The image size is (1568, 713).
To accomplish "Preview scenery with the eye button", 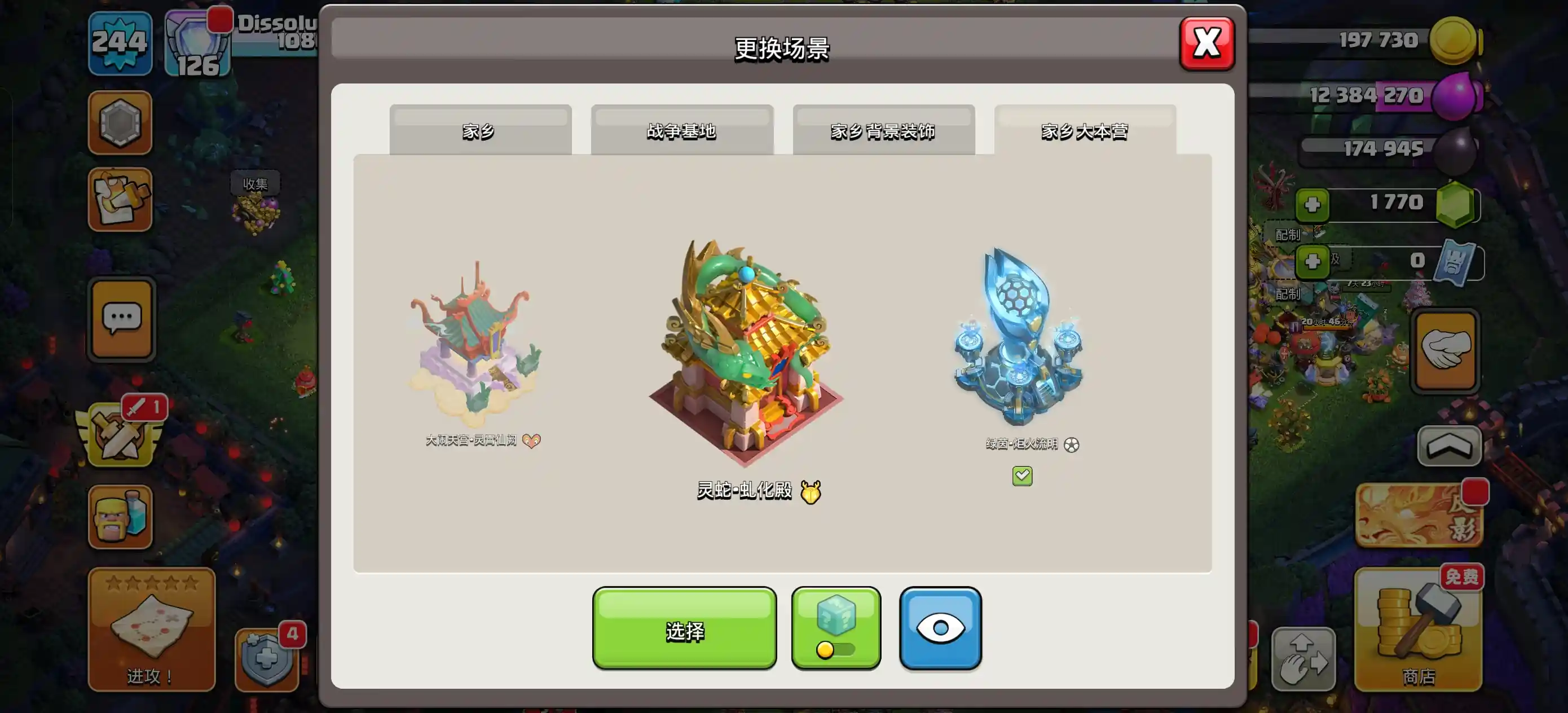I will [x=939, y=627].
